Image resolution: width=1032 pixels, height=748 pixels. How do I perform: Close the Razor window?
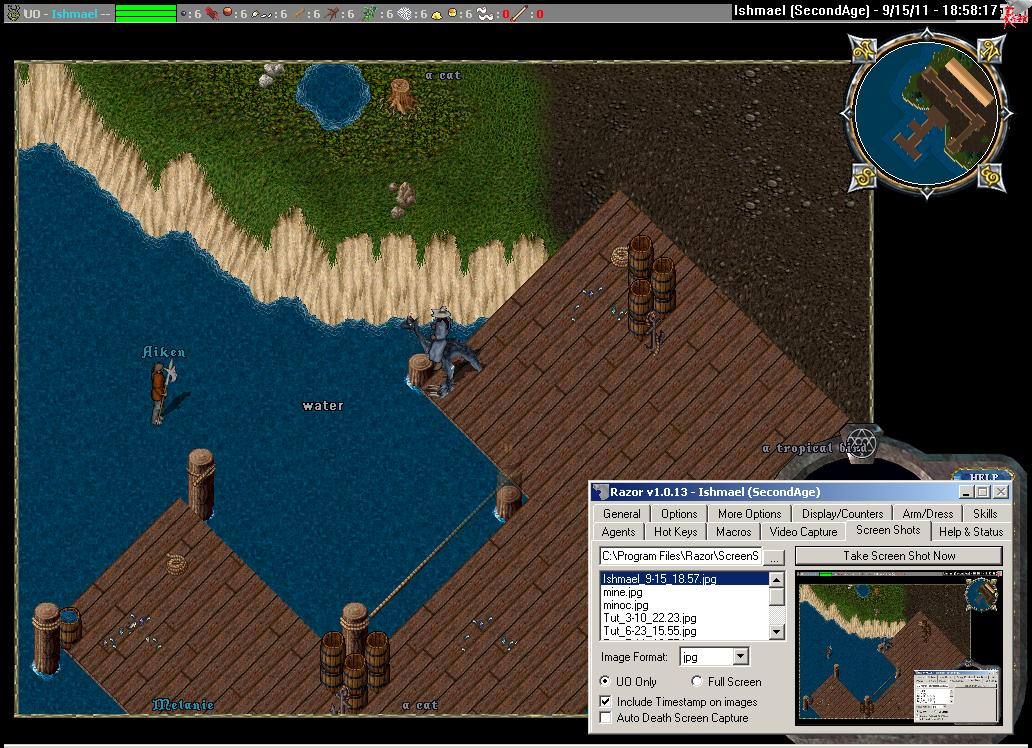point(1000,492)
